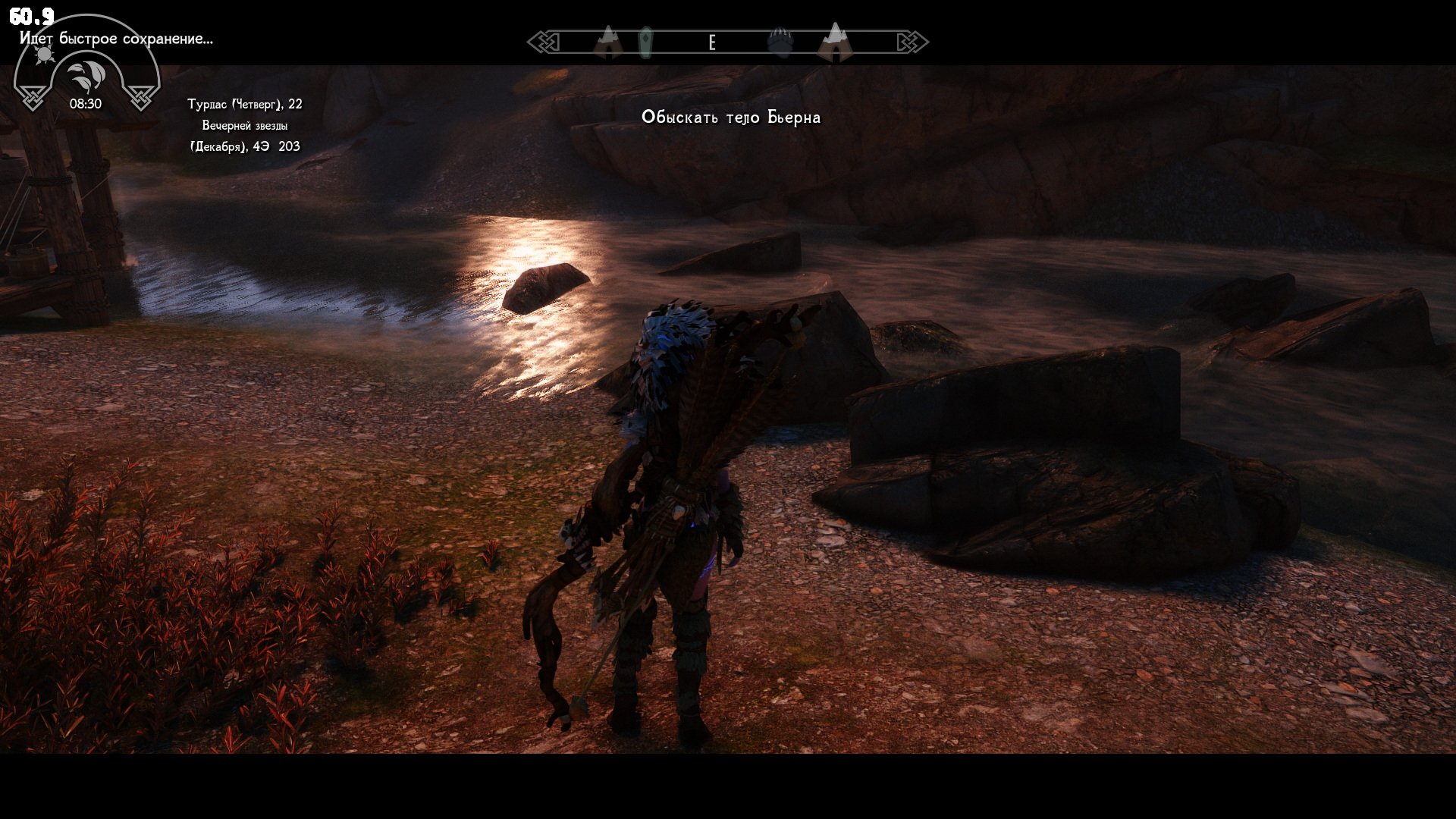Click the larger, brighter mountain cave marker
Image resolution: width=1456 pixels, height=819 pixels.
point(835,42)
